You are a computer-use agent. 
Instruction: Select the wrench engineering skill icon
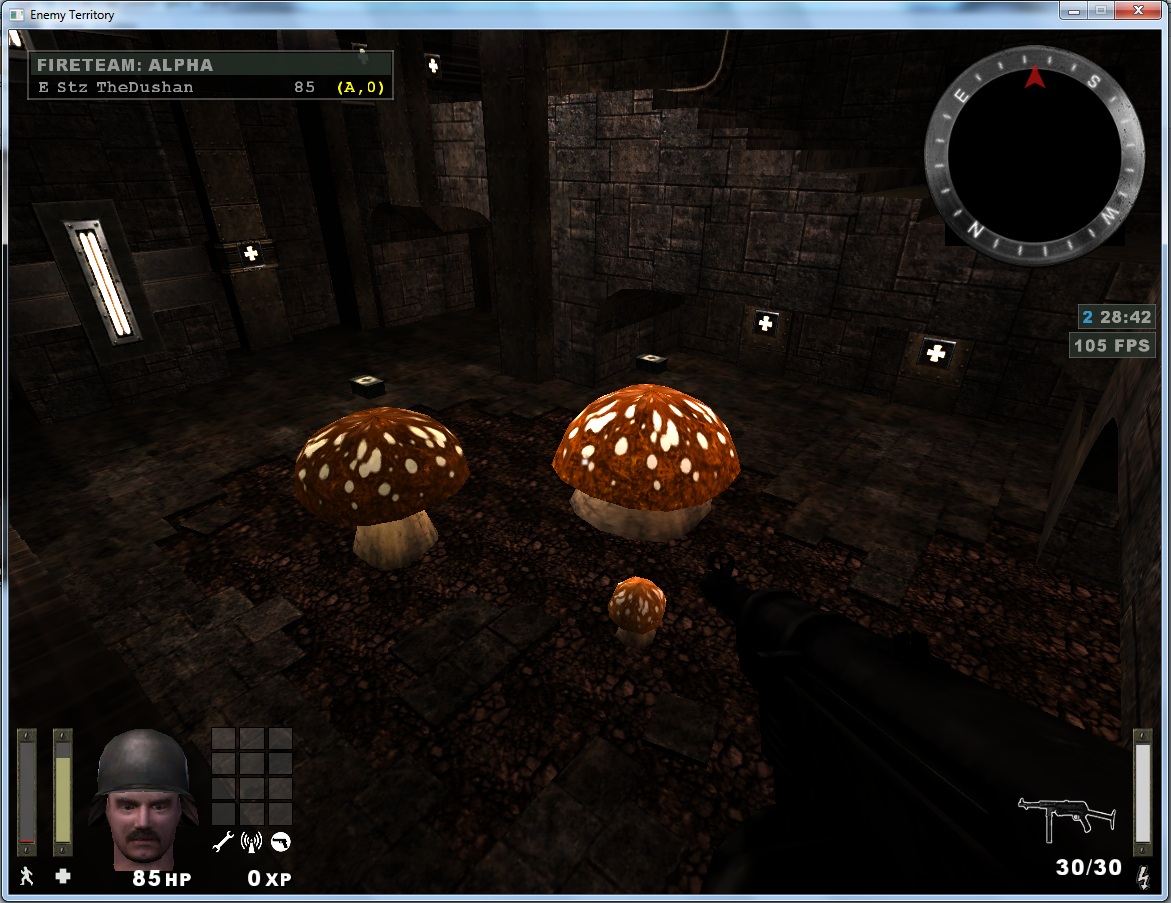[x=223, y=842]
